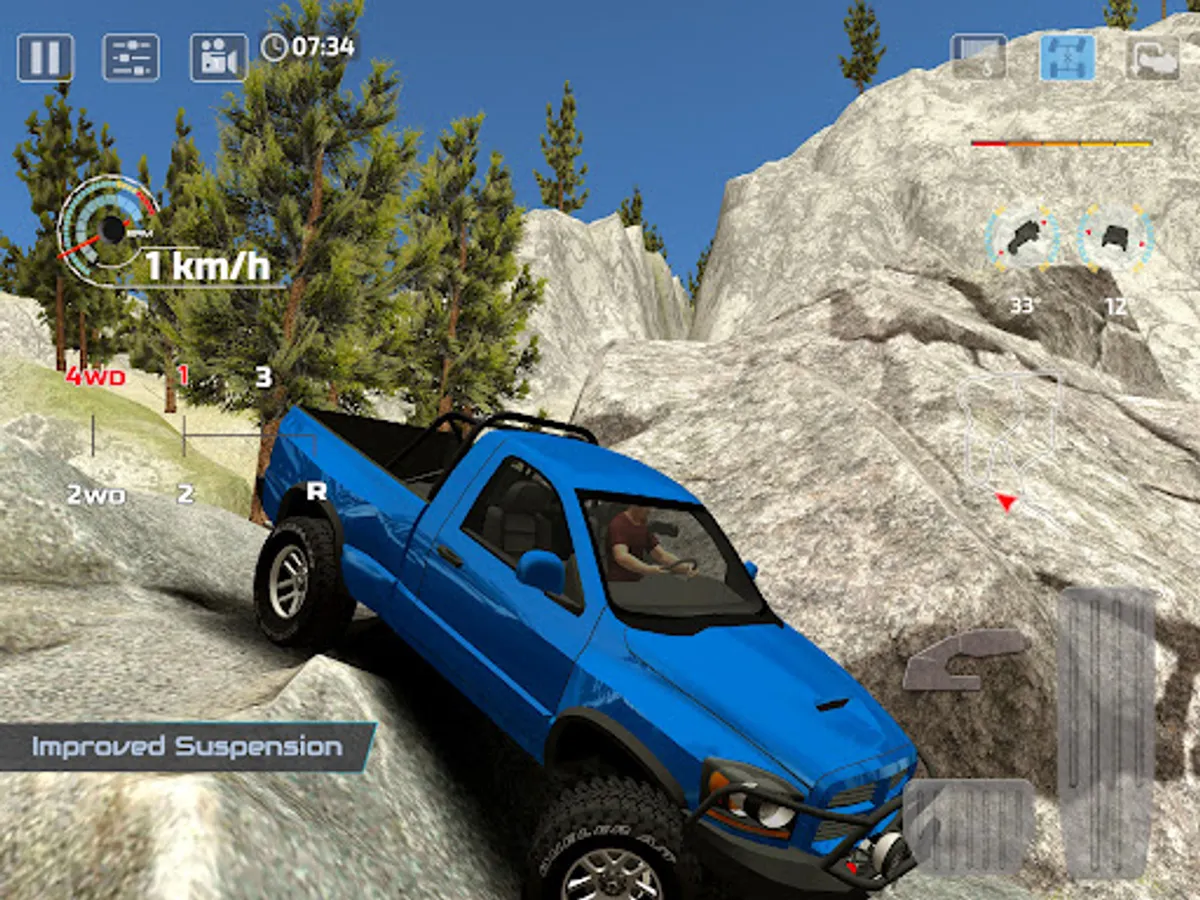The width and height of the screenshot is (1200, 900).
Task: Shift into third gear
Action: [263, 378]
